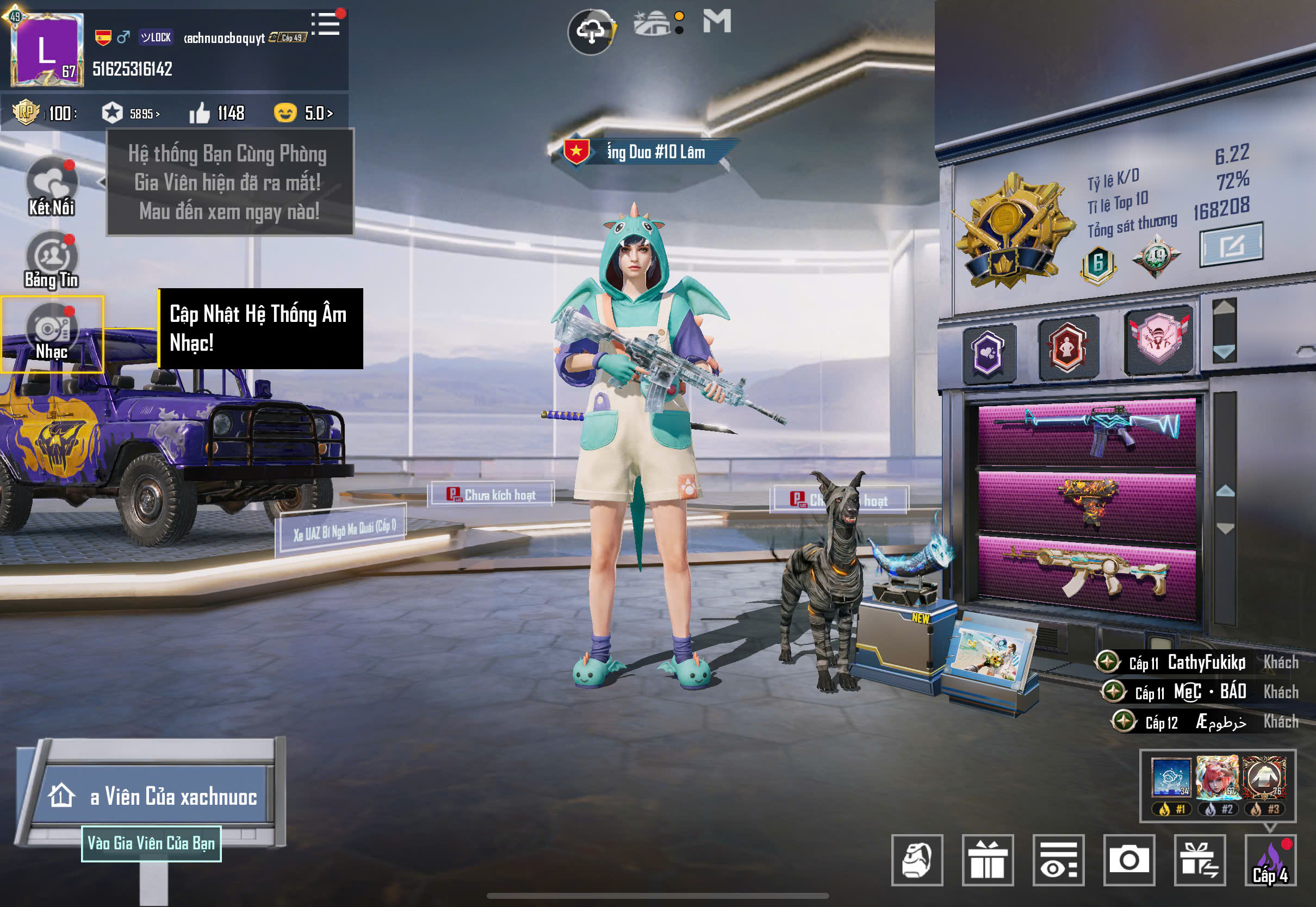Click the Cấp 4 purple flame icon
The width and height of the screenshot is (1316, 907).
[1270, 860]
